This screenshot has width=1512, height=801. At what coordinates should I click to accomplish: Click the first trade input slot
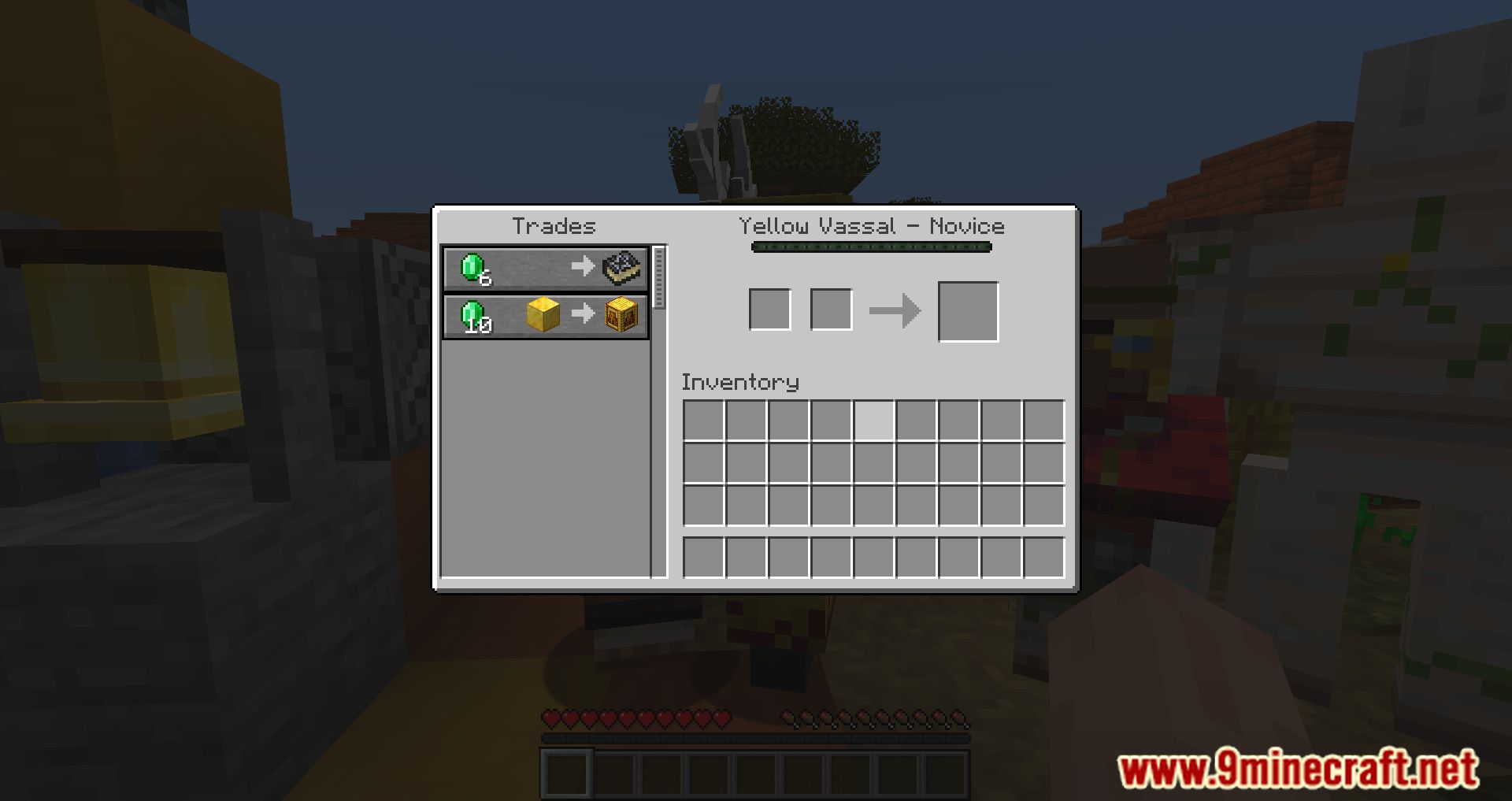pos(769,310)
